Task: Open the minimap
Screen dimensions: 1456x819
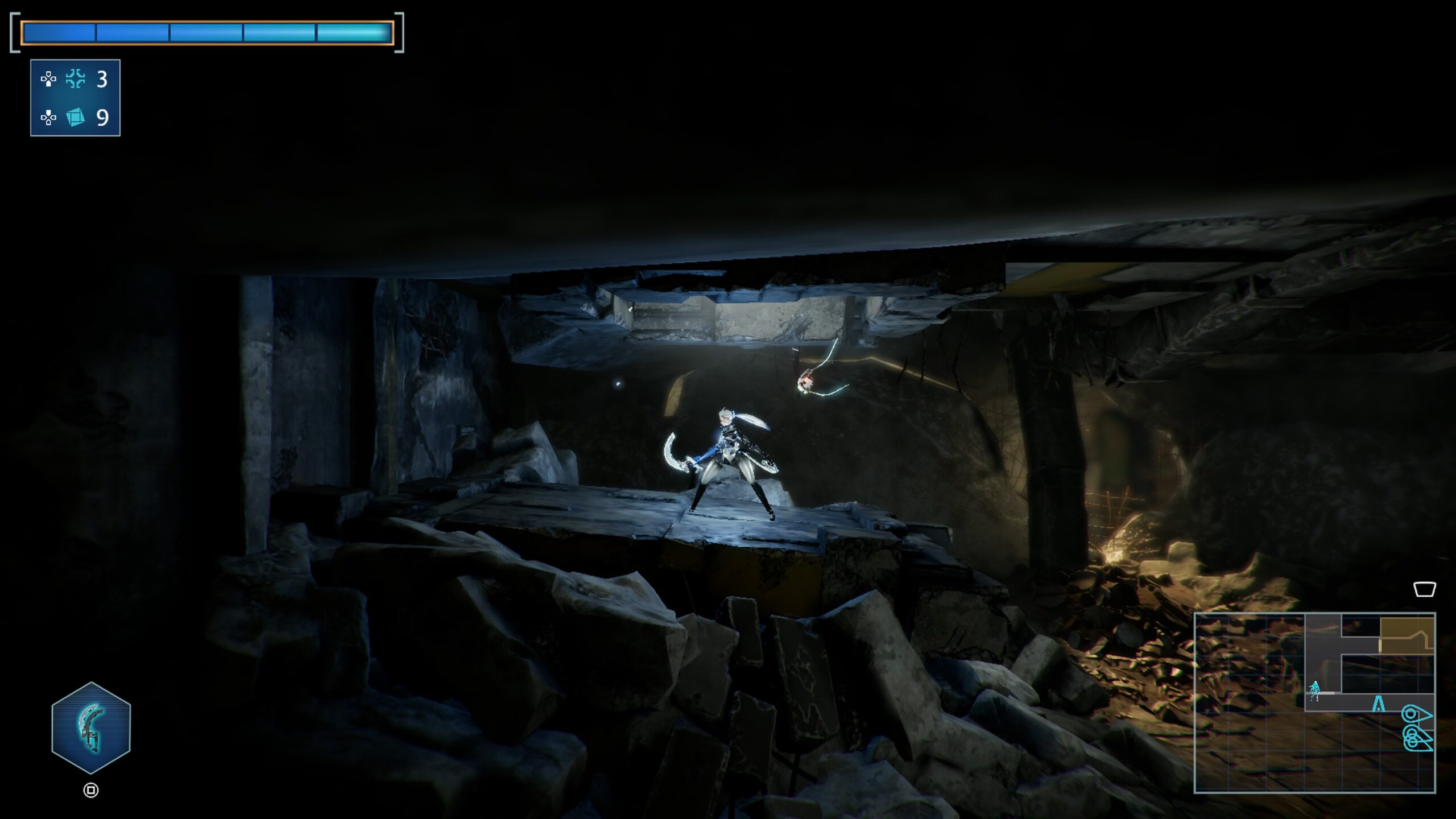Action: pos(1314,702)
